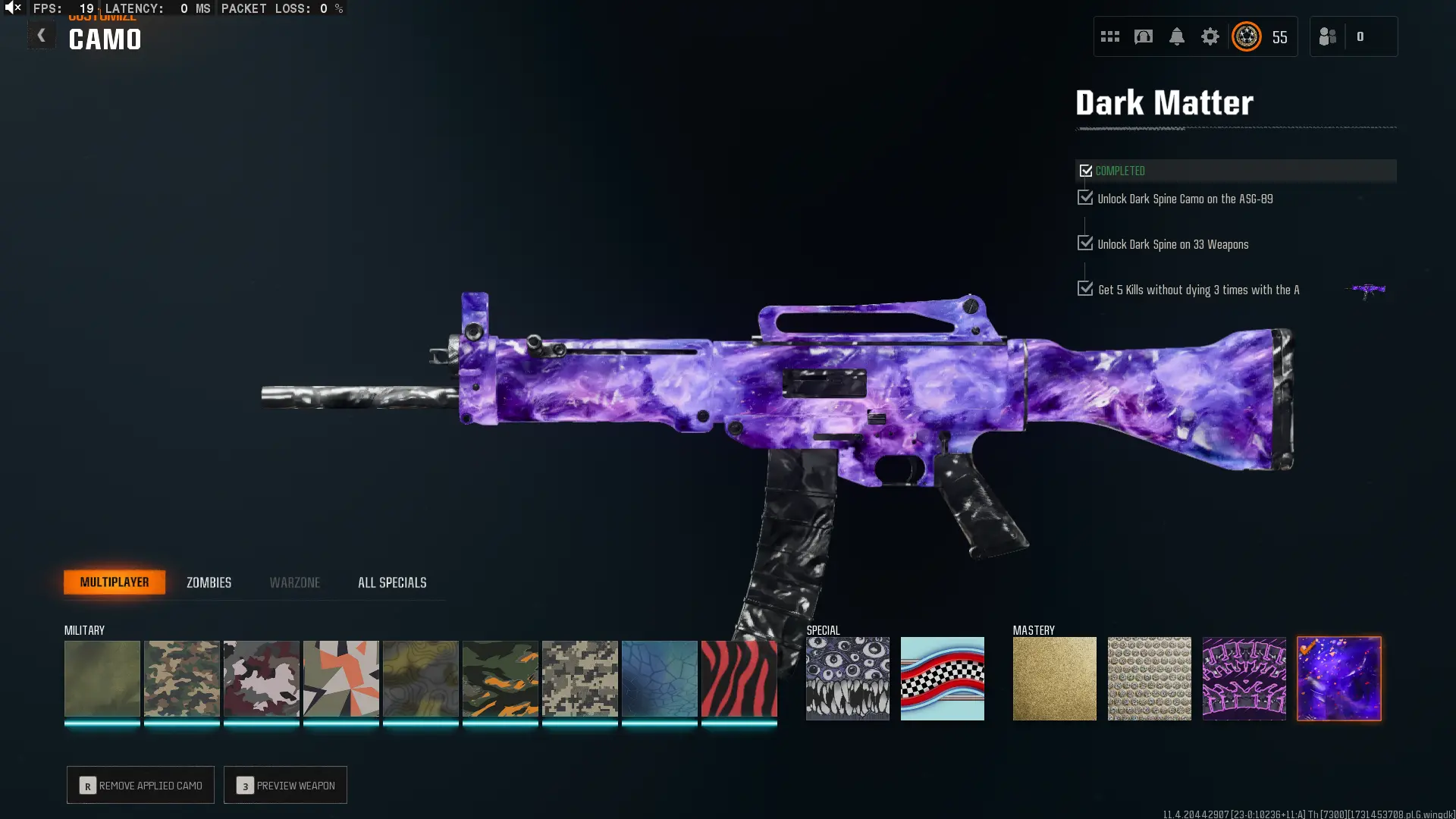Pick the grey digital pixel camo
1456x819 pixels.
(579, 679)
